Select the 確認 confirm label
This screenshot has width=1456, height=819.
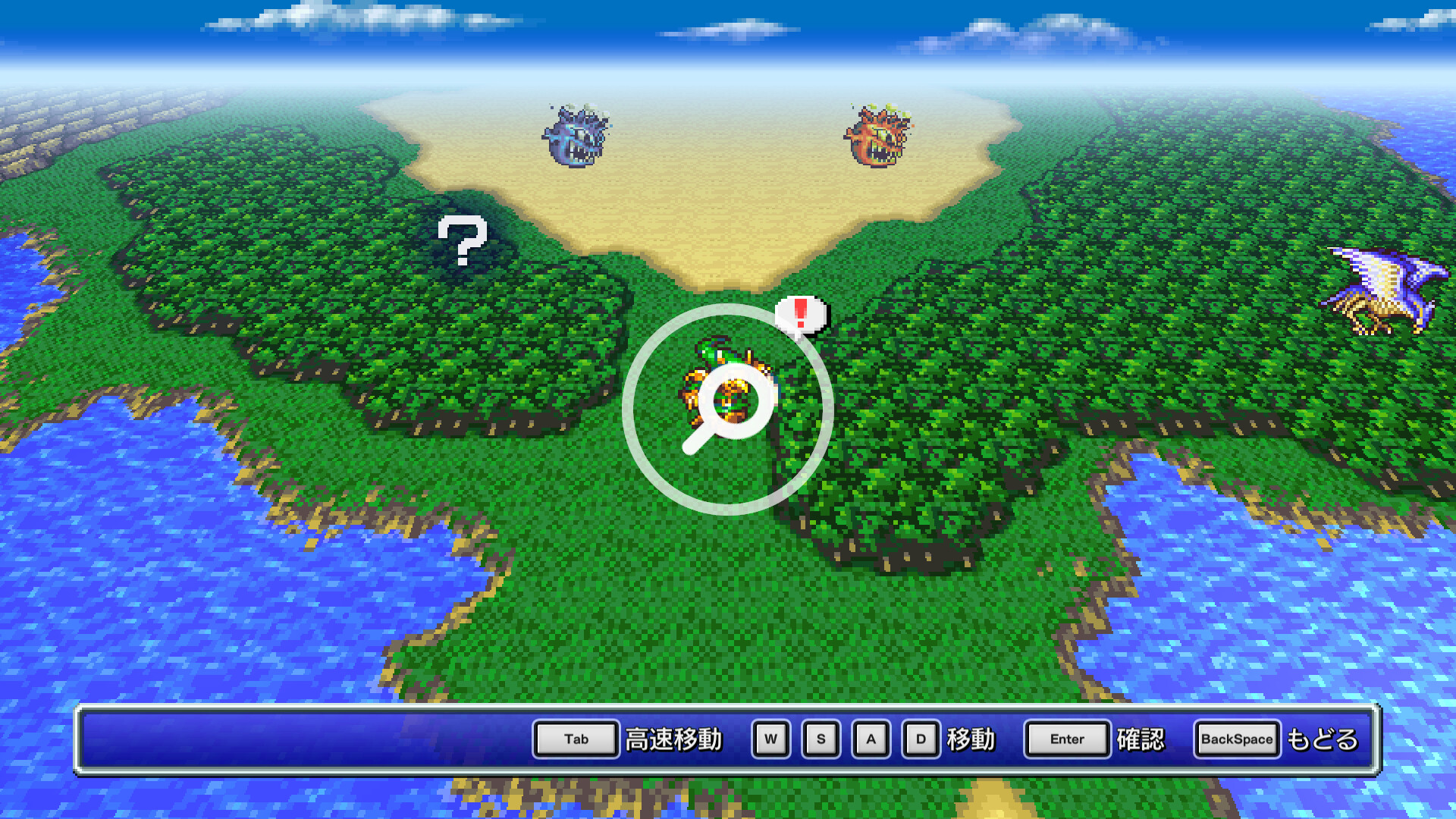(1141, 739)
